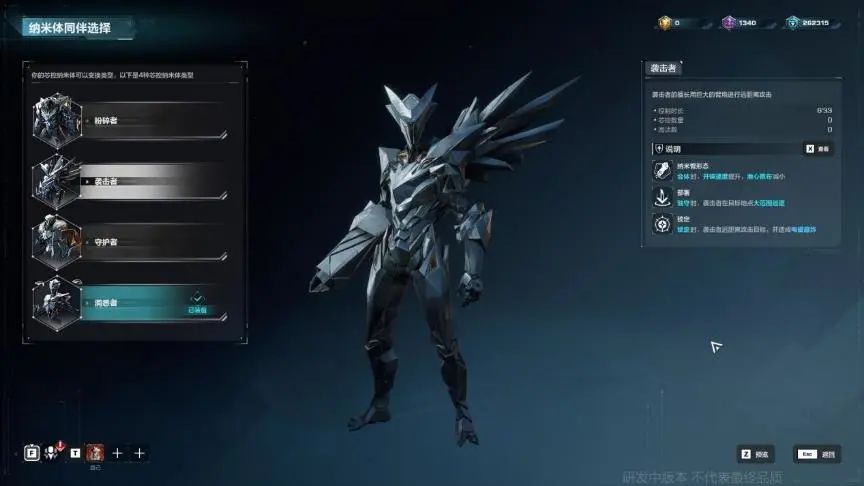Image resolution: width=864 pixels, height=486 pixels.
Task: Click the purple currency icon showing 1340
Action: (x=729, y=22)
